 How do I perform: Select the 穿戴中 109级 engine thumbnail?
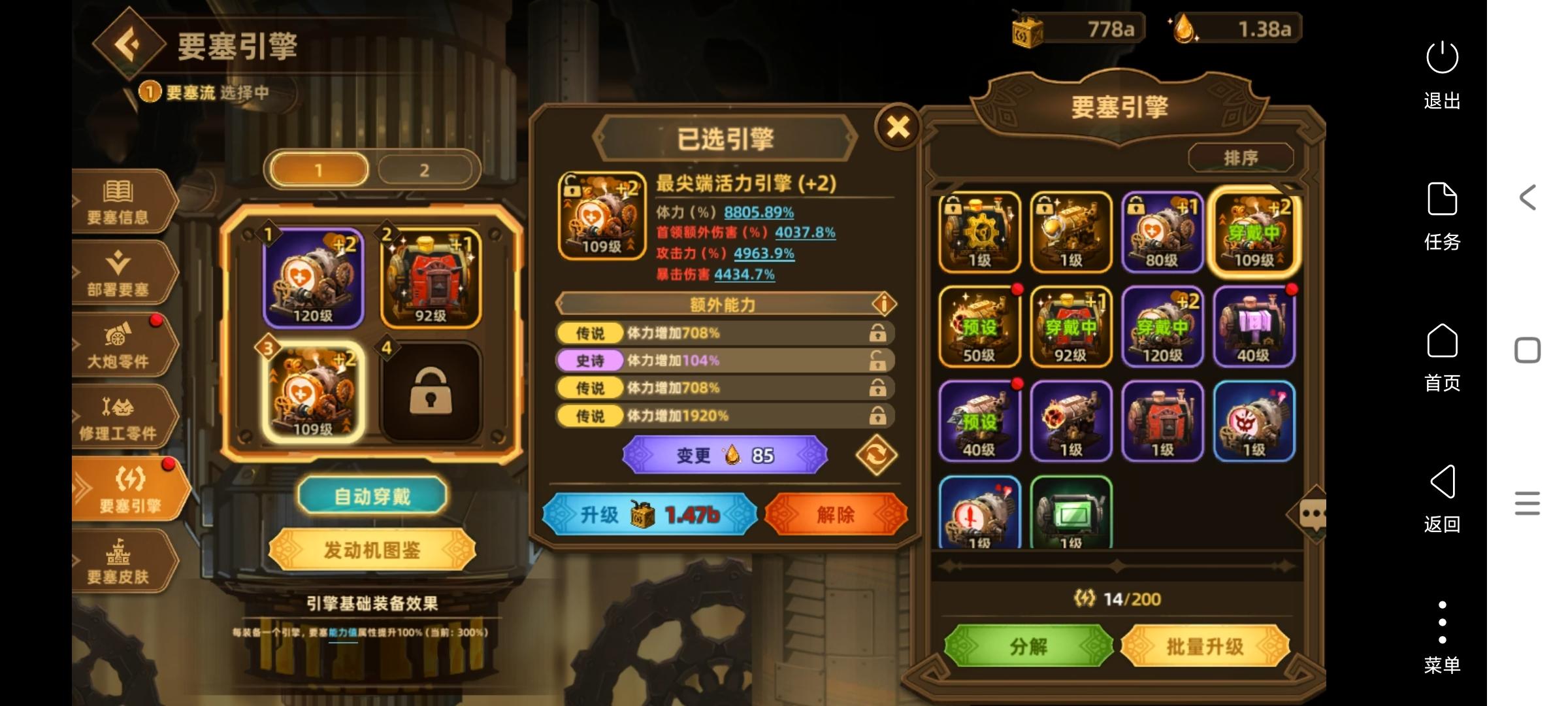pos(1254,232)
